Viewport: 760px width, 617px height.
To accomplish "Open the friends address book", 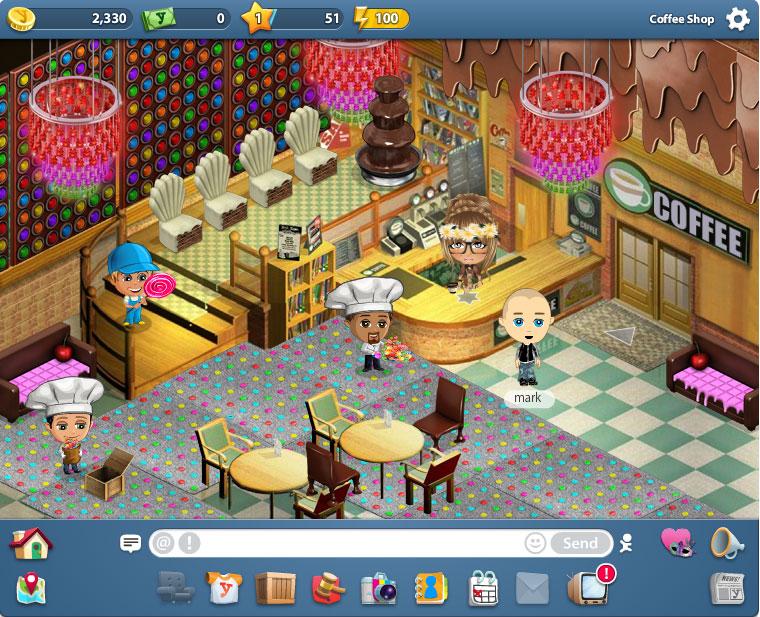I will 431,588.
